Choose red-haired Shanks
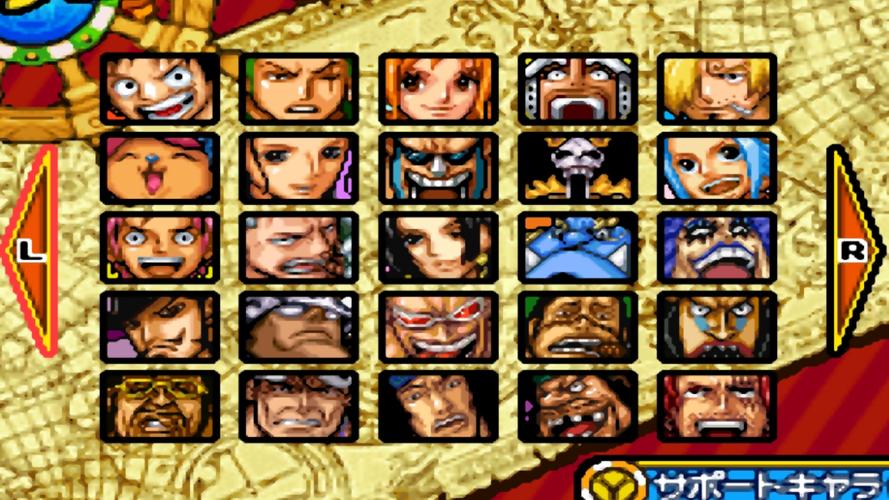The height and width of the screenshot is (500, 889). coord(716,406)
